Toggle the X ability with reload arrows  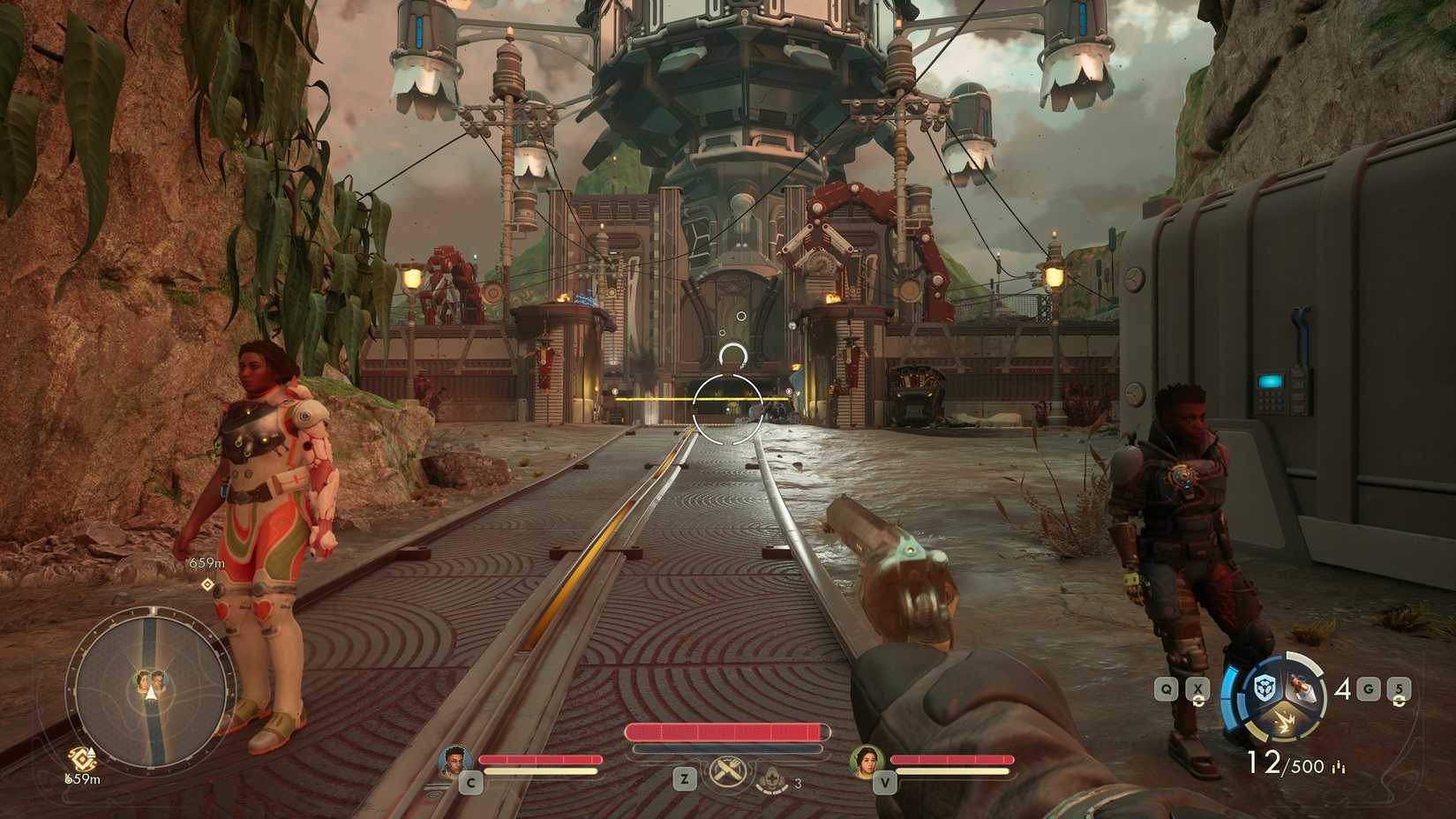click(x=1198, y=688)
